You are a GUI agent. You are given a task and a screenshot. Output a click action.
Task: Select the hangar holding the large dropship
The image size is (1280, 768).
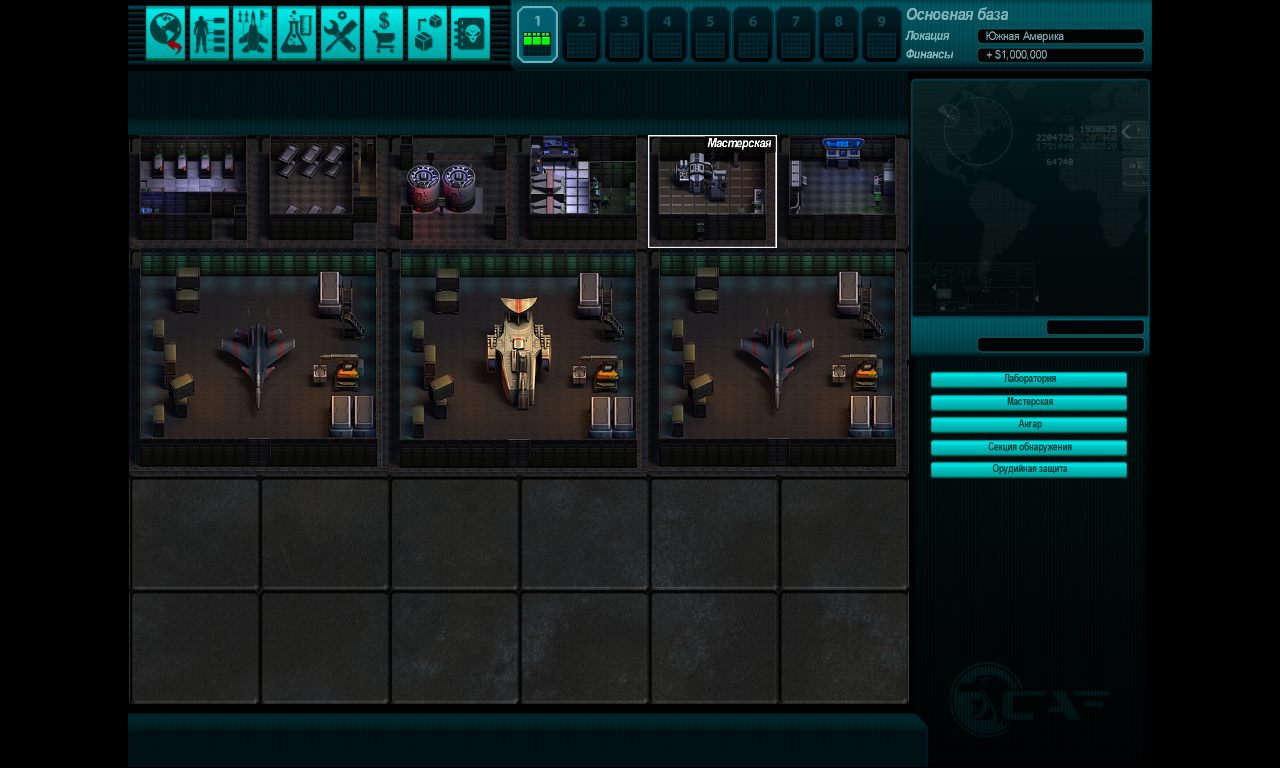click(x=518, y=360)
